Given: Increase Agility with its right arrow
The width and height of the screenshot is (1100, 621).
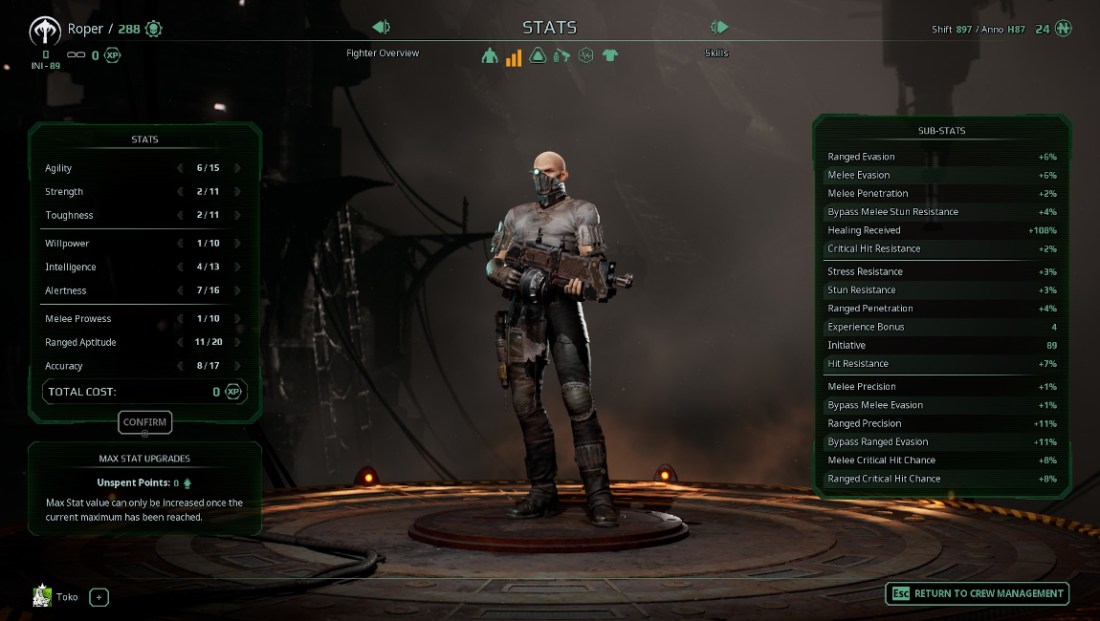Looking at the screenshot, I should (x=238, y=168).
